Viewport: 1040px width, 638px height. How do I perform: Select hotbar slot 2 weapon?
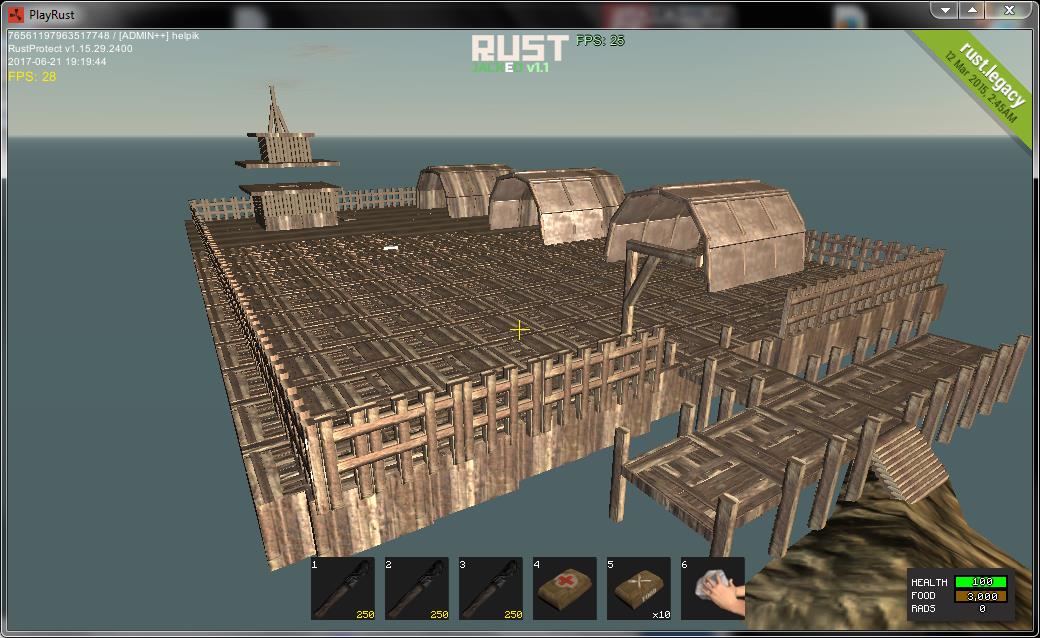(x=417, y=589)
